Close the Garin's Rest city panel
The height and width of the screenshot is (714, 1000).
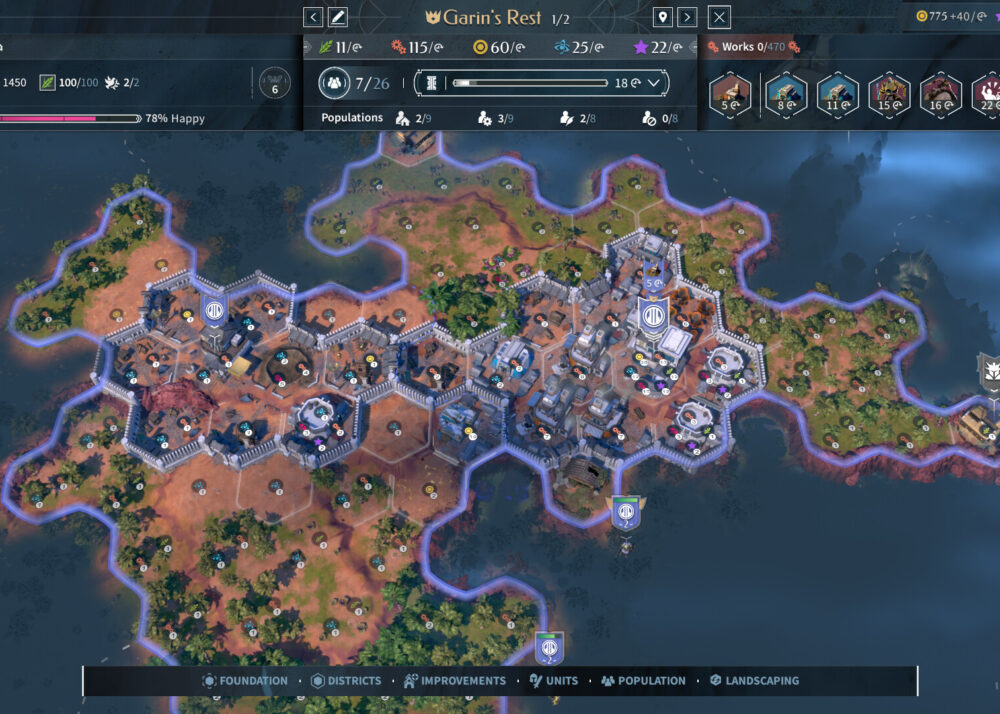719,17
